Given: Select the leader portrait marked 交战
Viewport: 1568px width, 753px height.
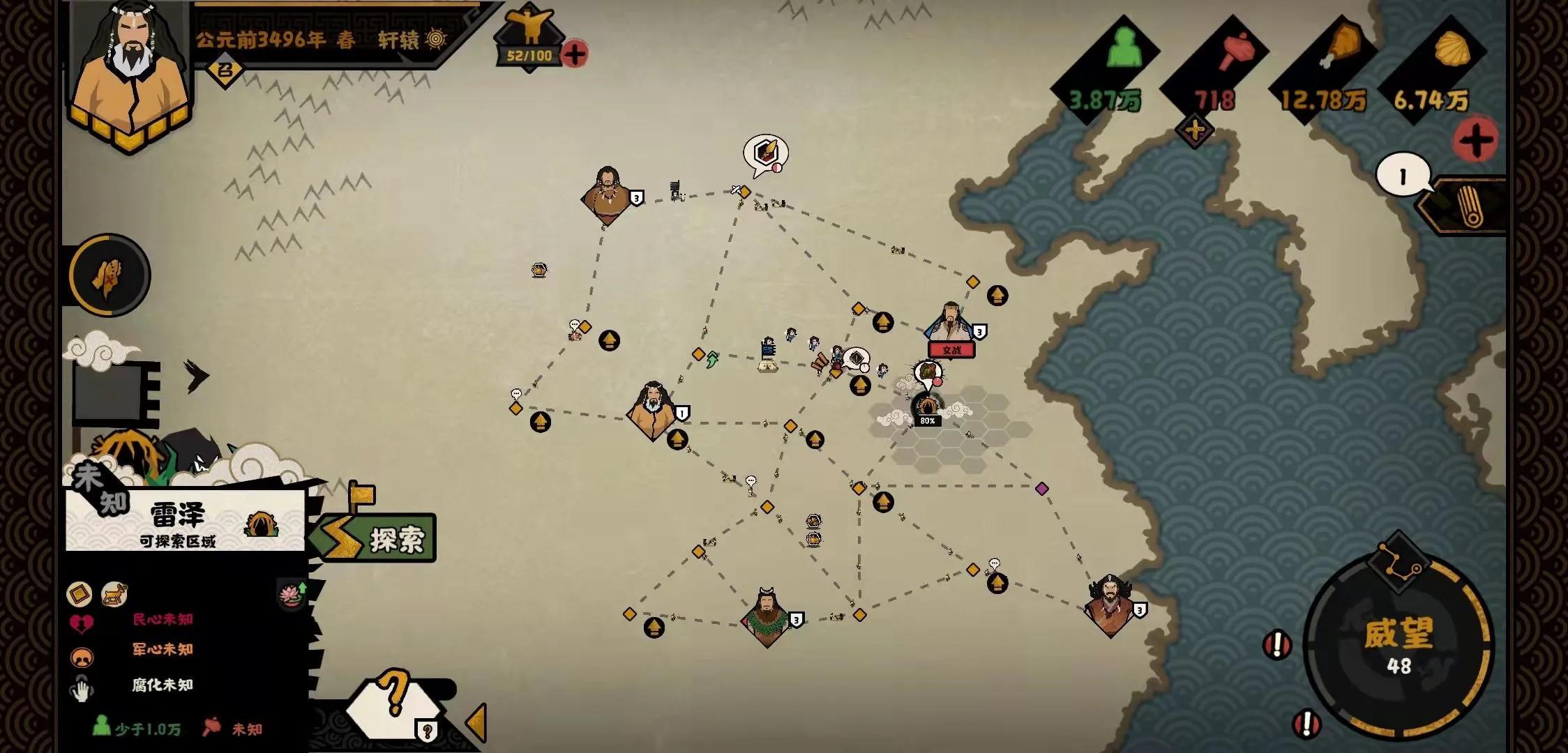Looking at the screenshot, I should click(x=950, y=325).
